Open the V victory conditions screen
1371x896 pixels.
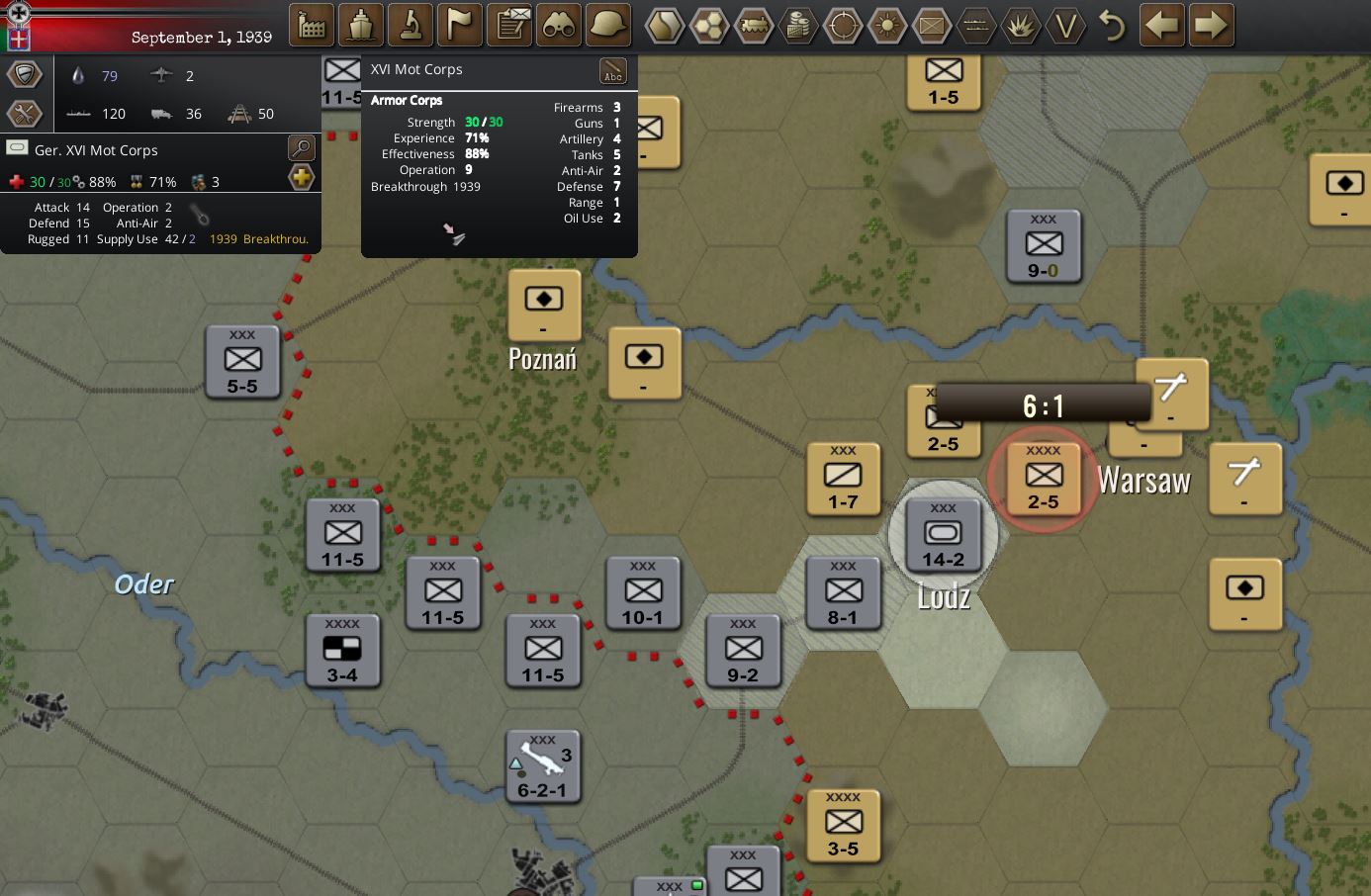pos(1065,27)
